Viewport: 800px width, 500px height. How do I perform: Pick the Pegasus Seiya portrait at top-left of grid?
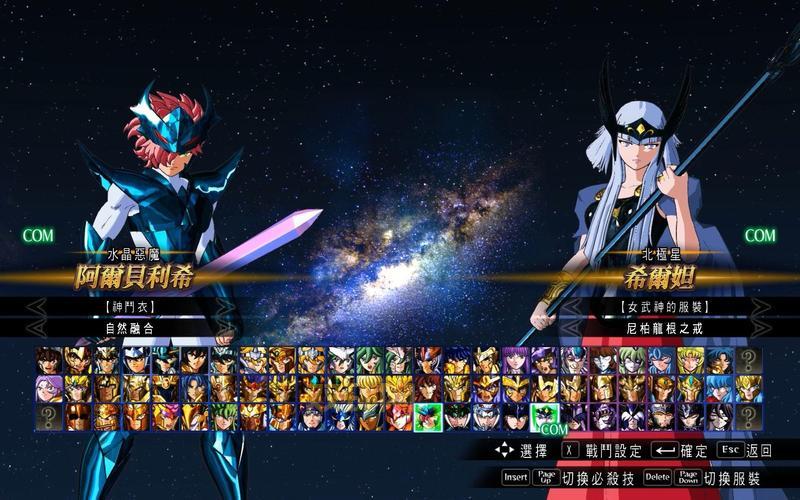[x=49, y=360]
